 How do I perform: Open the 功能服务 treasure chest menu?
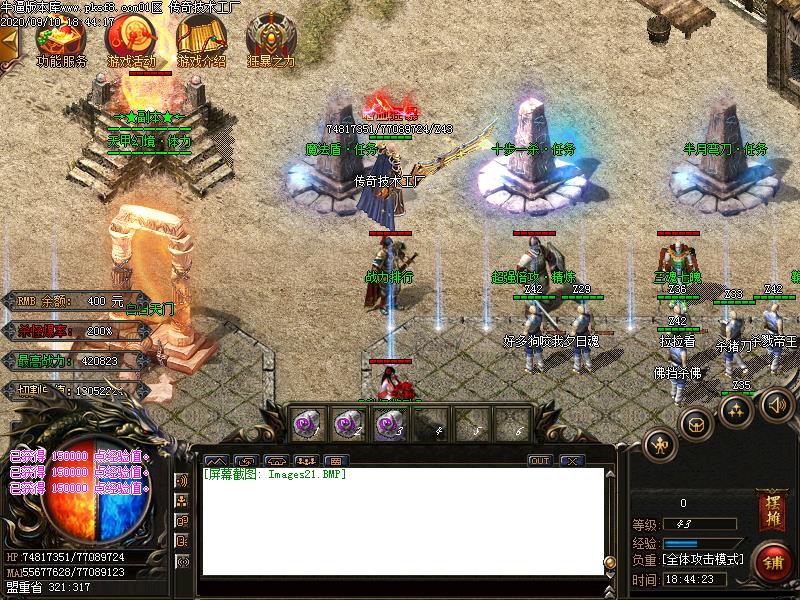tap(60, 38)
